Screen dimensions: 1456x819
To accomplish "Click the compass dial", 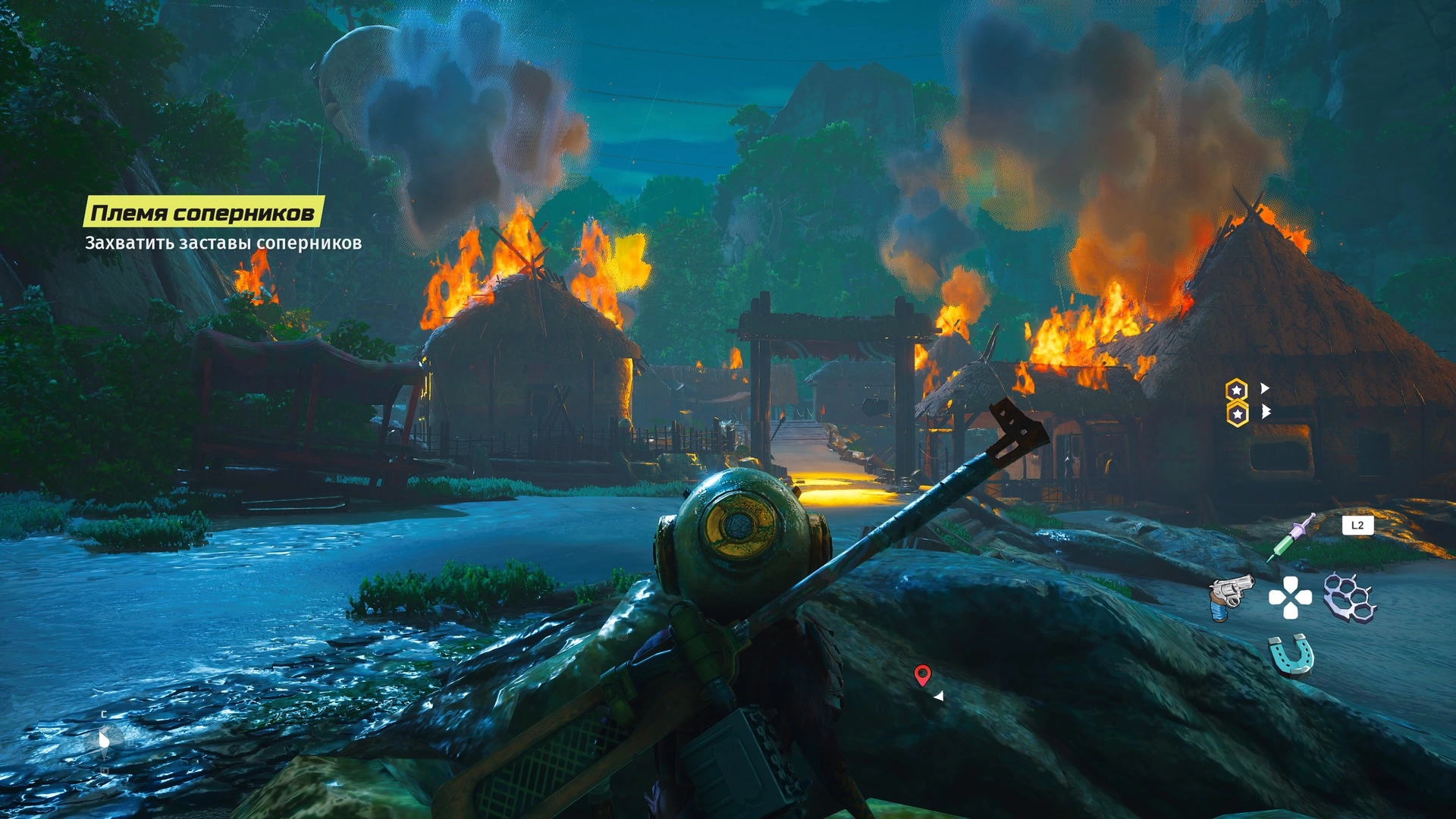I will point(105,739).
